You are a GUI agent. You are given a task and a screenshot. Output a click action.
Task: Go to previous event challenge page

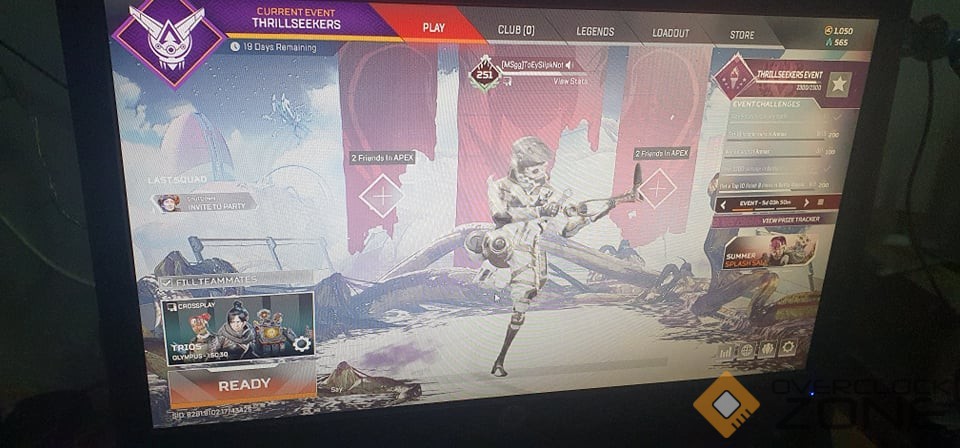pyautogui.click(x=721, y=202)
